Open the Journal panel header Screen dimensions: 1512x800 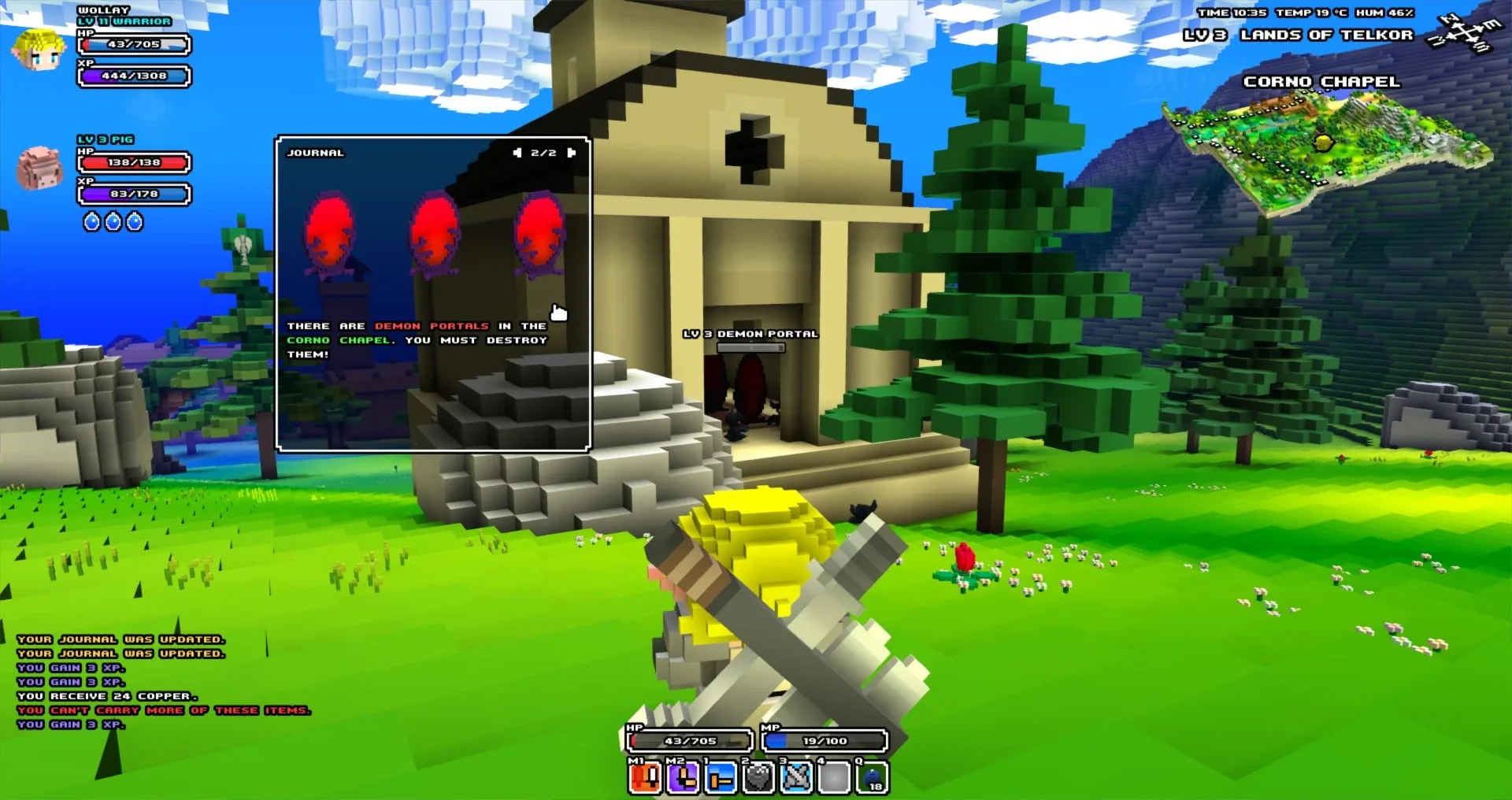pyautogui.click(x=315, y=152)
